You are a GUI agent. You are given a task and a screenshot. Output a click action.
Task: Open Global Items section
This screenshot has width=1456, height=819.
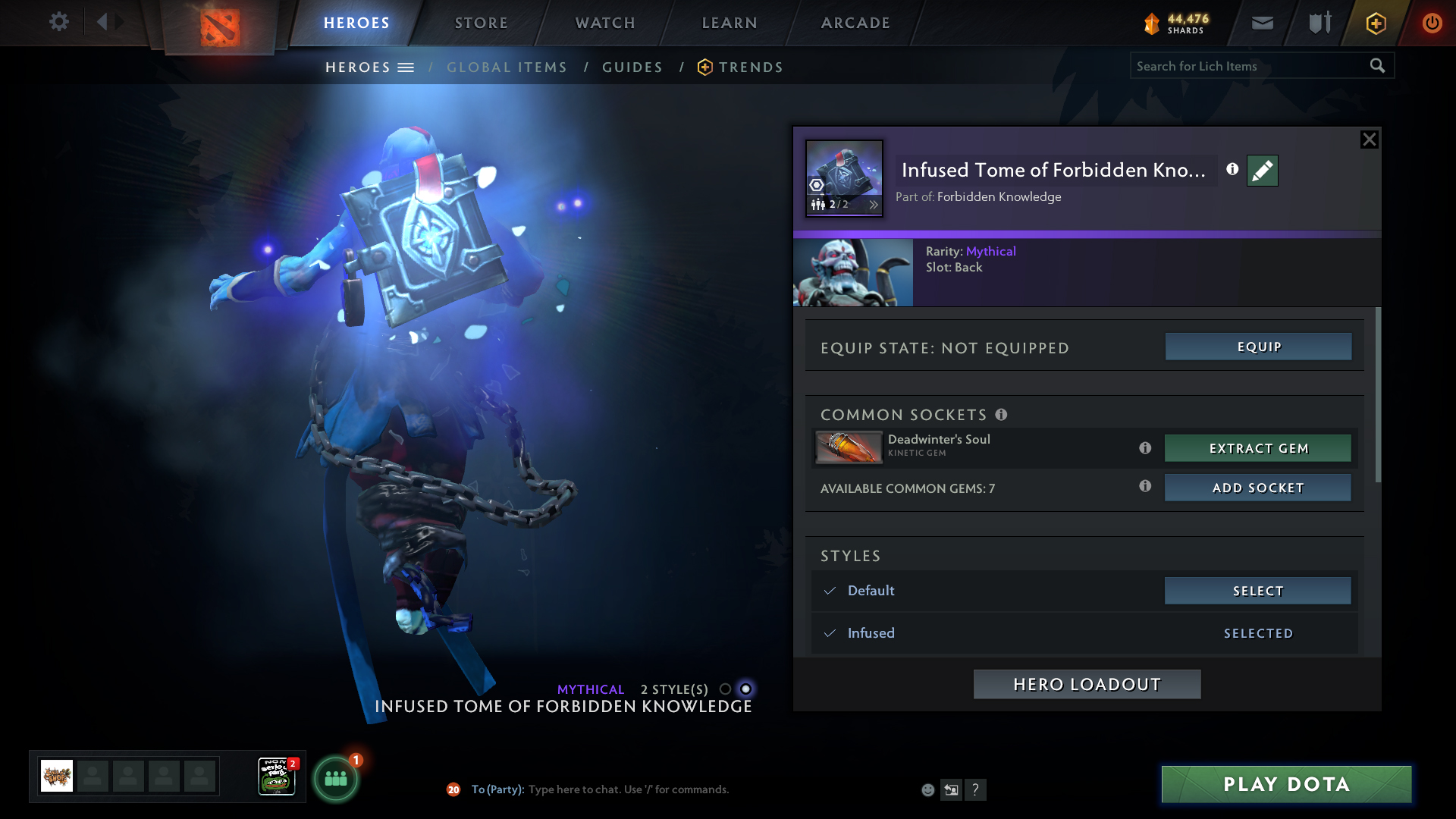[507, 67]
